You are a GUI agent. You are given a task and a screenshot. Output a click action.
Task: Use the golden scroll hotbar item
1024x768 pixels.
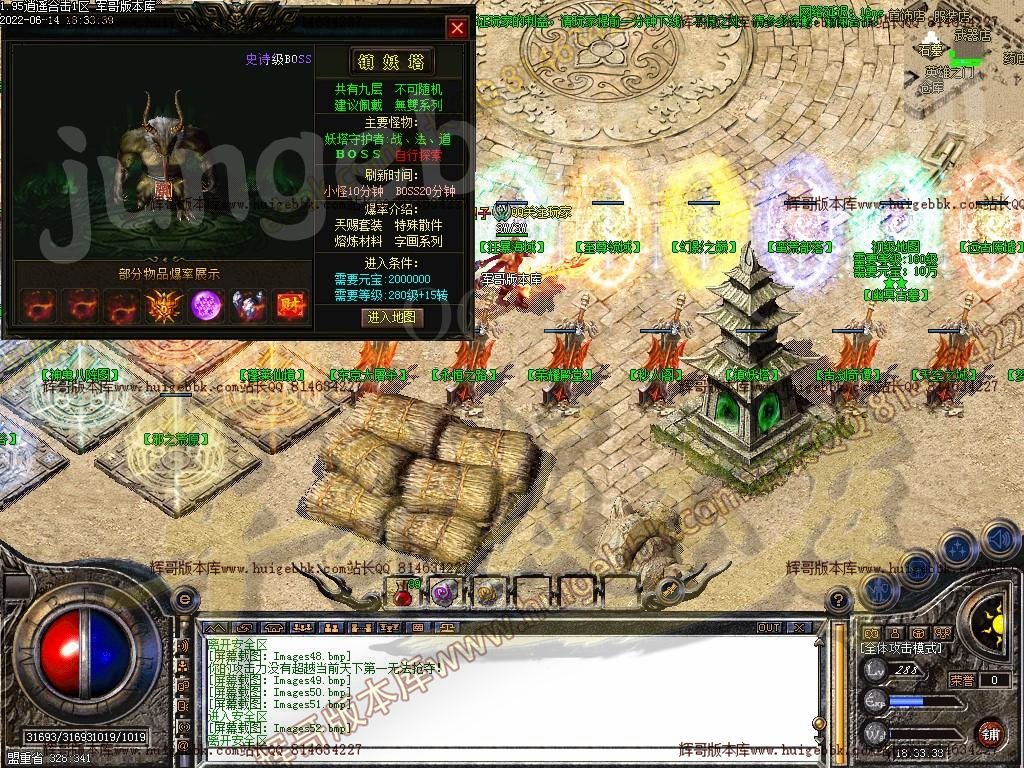(x=487, y=594)
